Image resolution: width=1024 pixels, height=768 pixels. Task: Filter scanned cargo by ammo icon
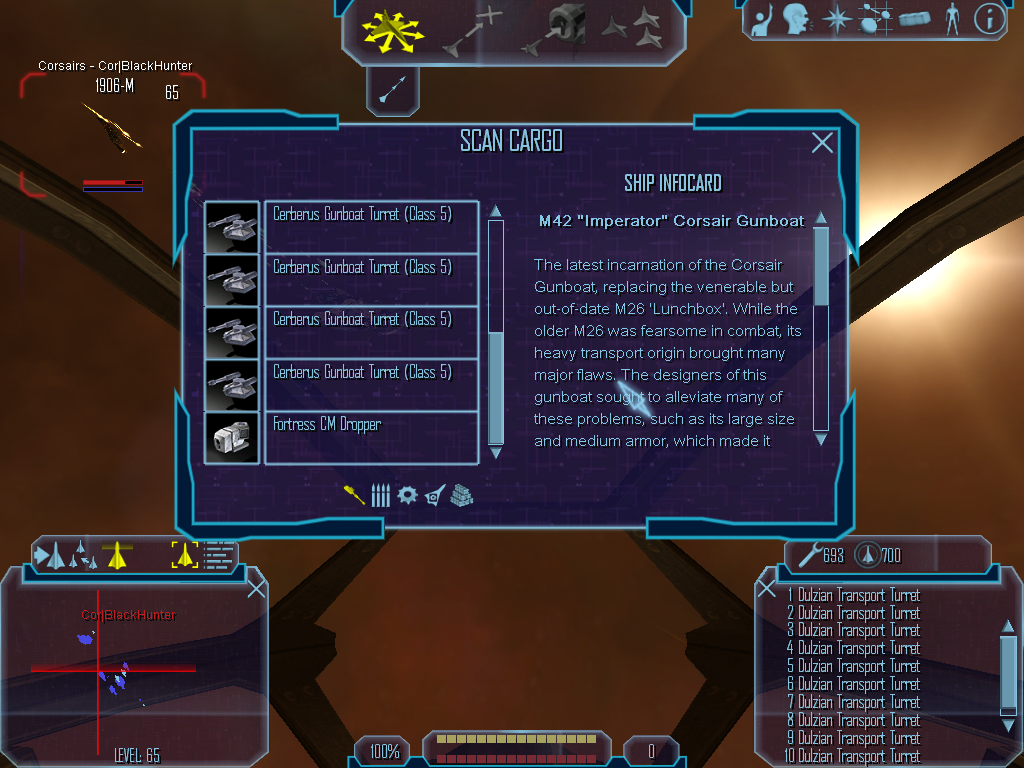click(380, 495)
